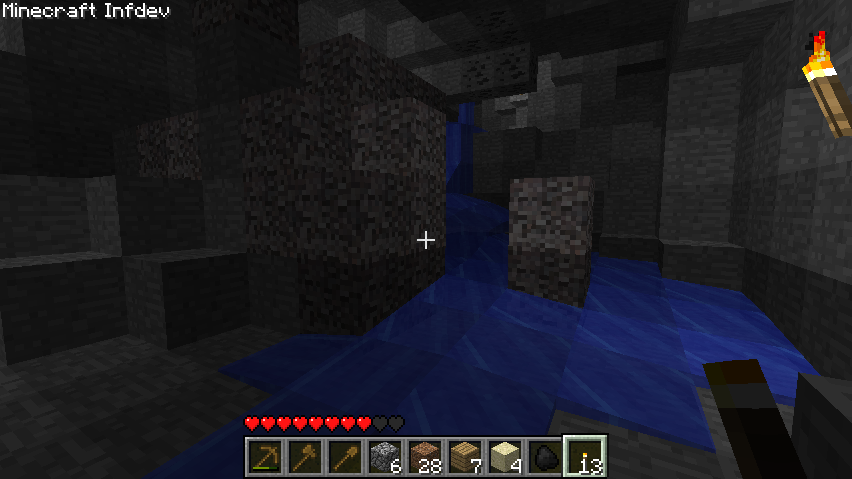852x479 pixels.
Task: Choose the cobblestone stack of 6
Action: [x=384, y=457]
